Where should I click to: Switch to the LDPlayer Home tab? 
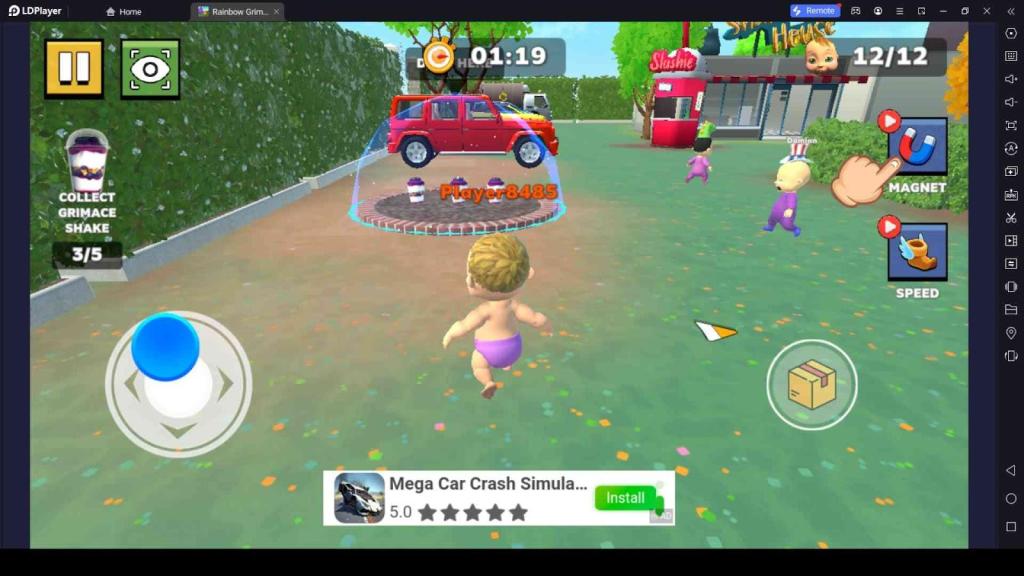(124, 11)
